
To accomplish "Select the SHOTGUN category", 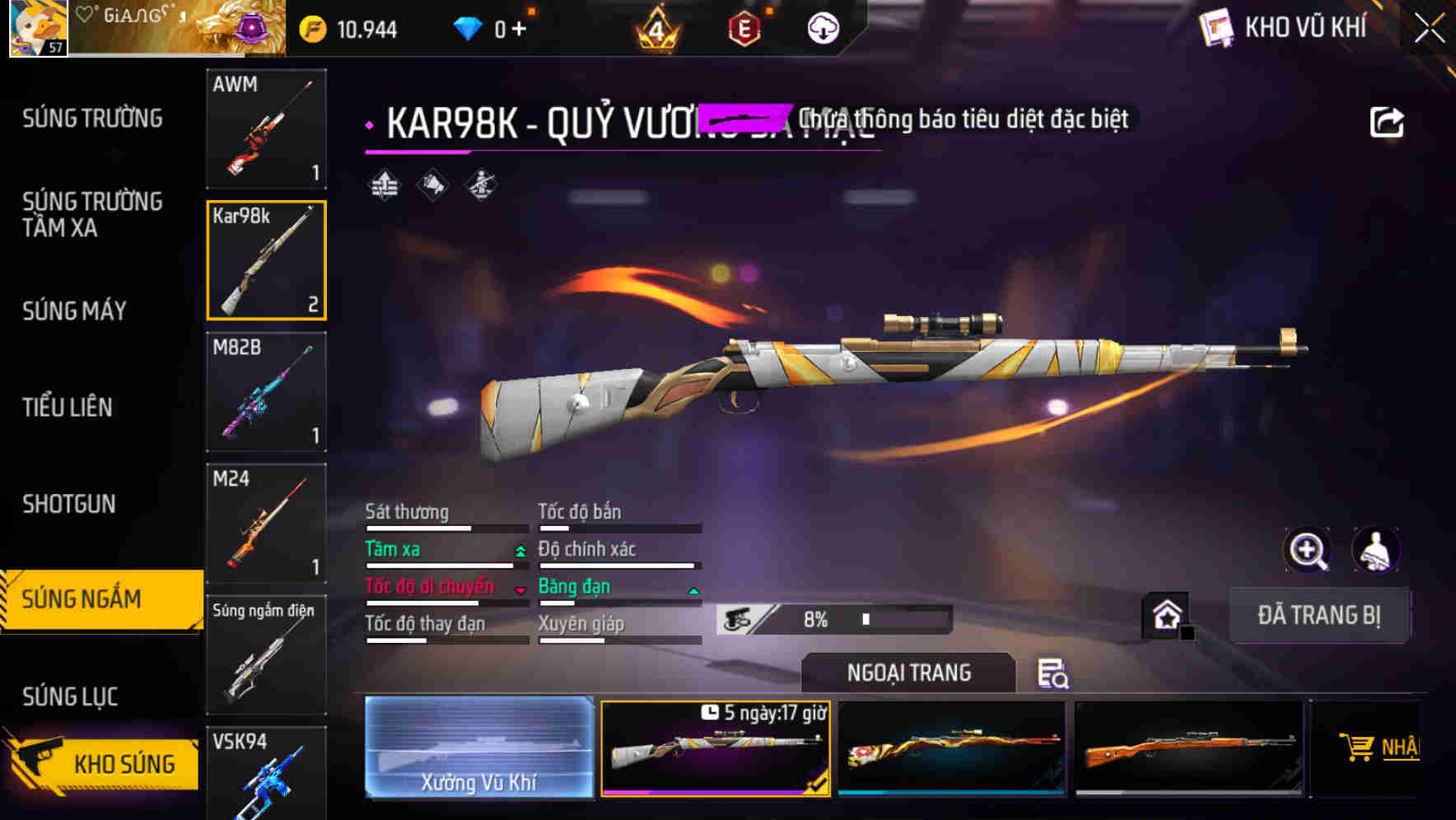I will pos(70,504).
